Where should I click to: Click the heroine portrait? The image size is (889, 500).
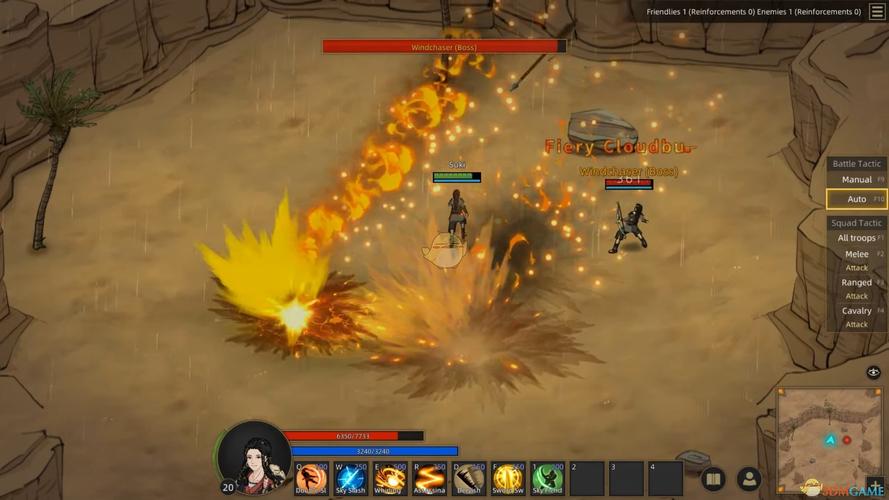(254, 459)
